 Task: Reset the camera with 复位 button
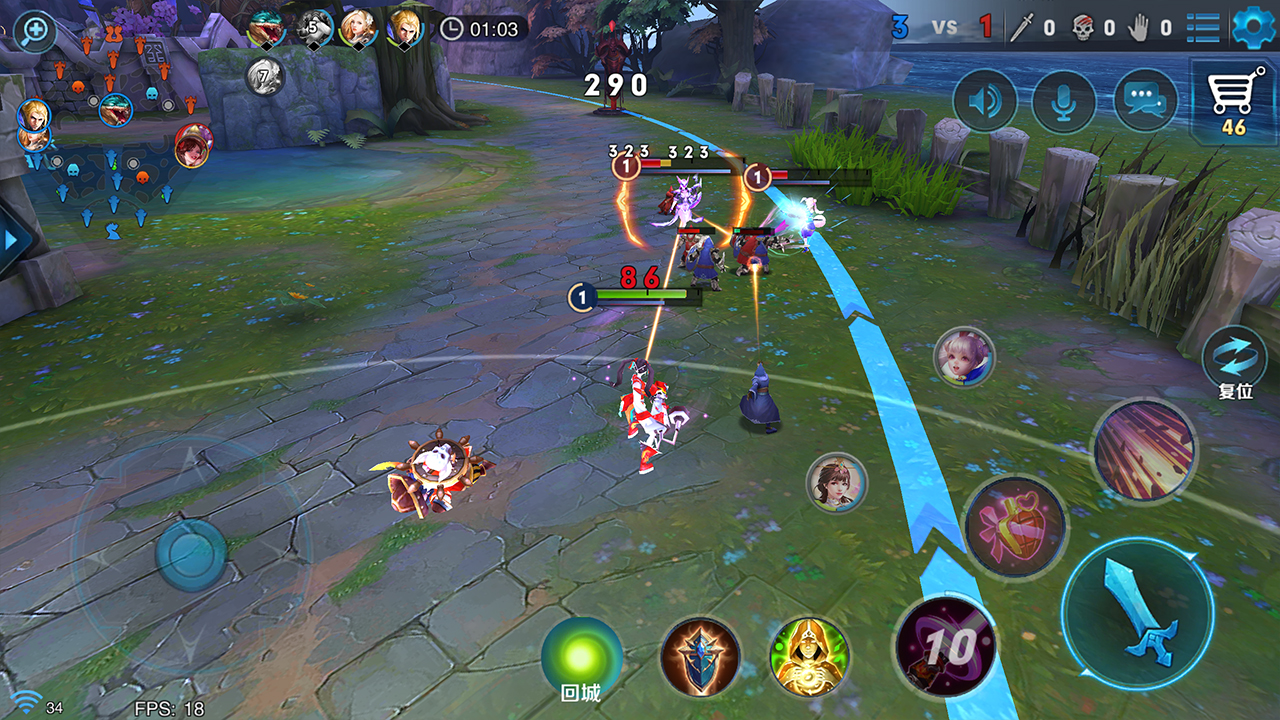(x=1235, y=358)
